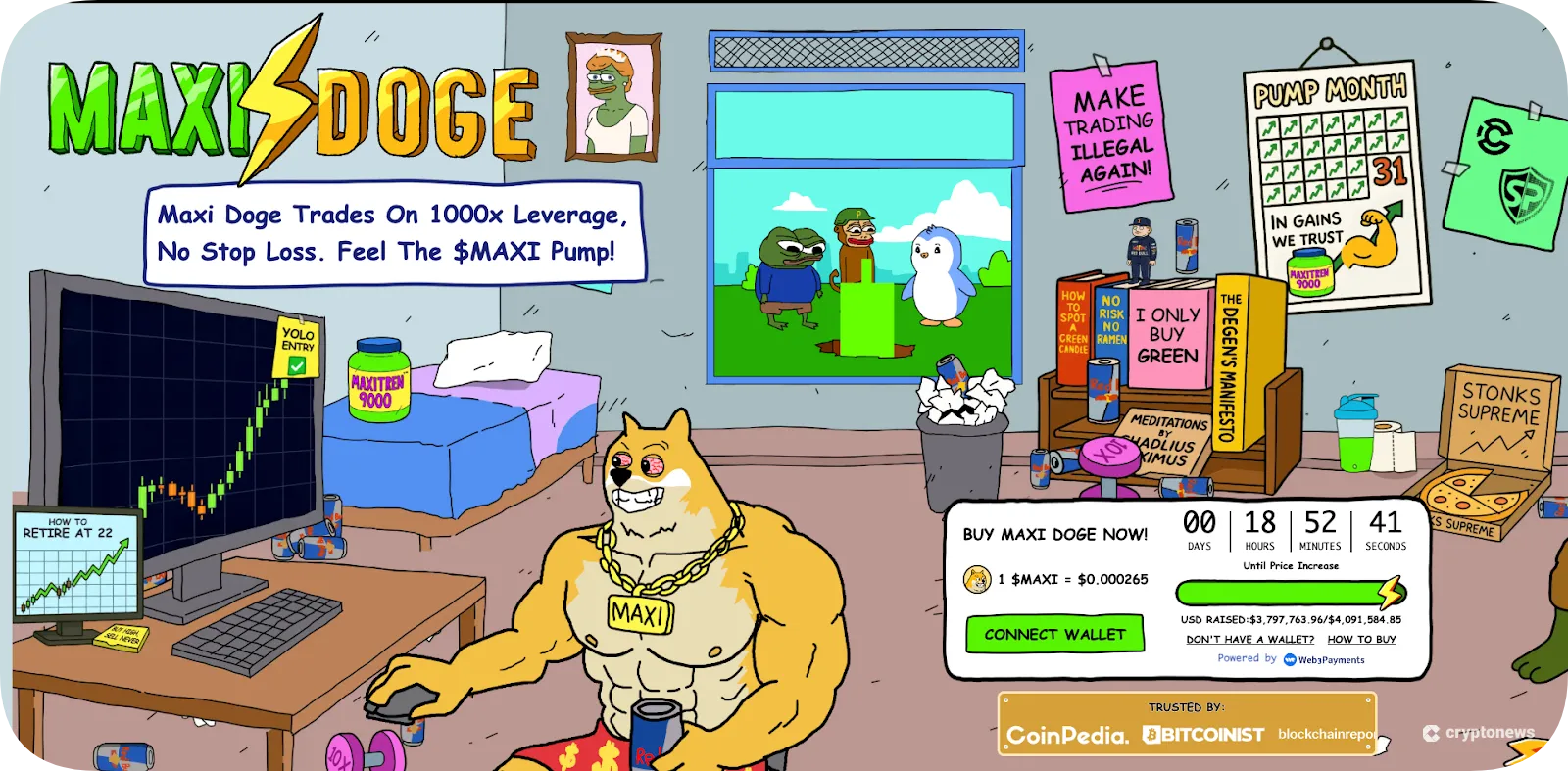Click the DON'T HAVE A WALLET? link
Image resolution: width=1568 pixels, height=771 pixels.
(x=1251, y=639)
